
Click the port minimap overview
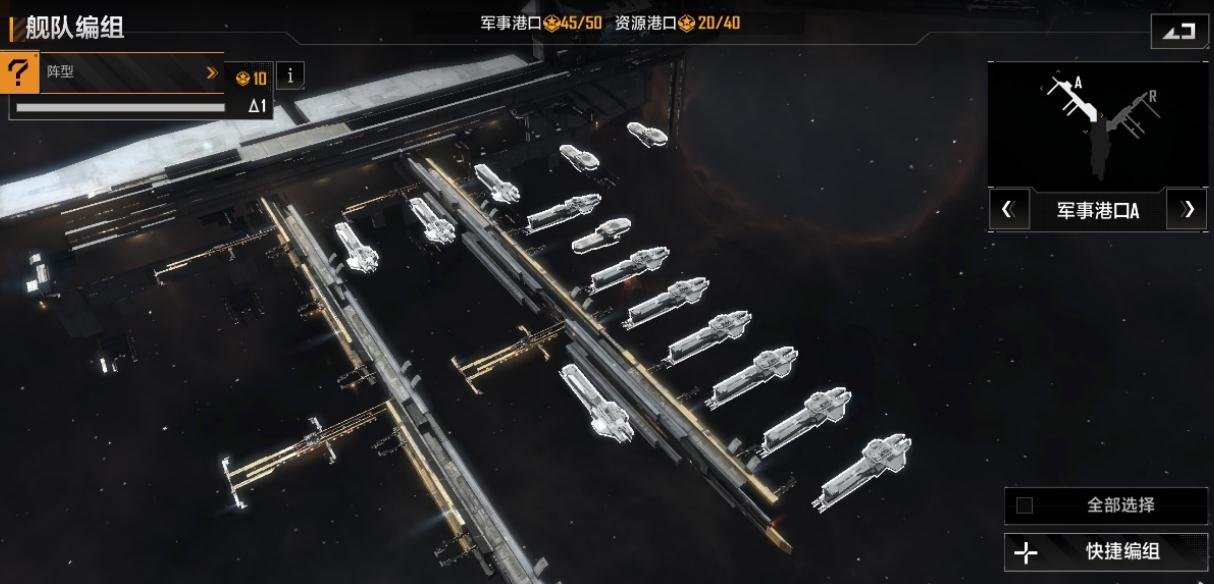coord(1097,125)
